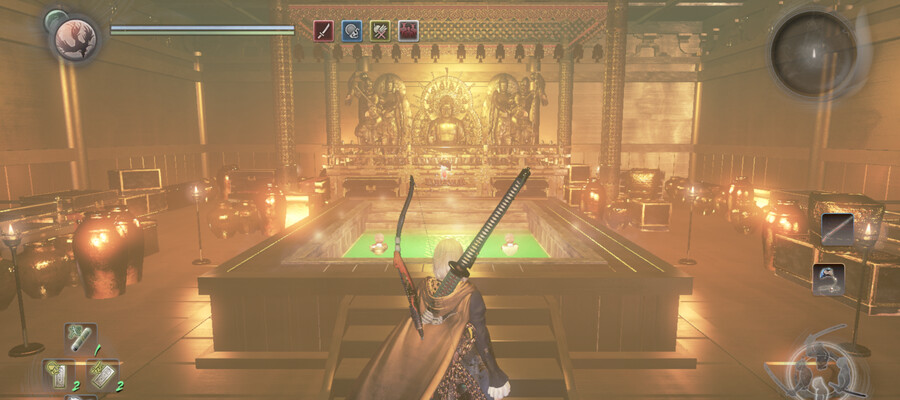900x400 pixels.
Task: Choose the ranged weapon slot below the melee slot
Action: point(828,278)
